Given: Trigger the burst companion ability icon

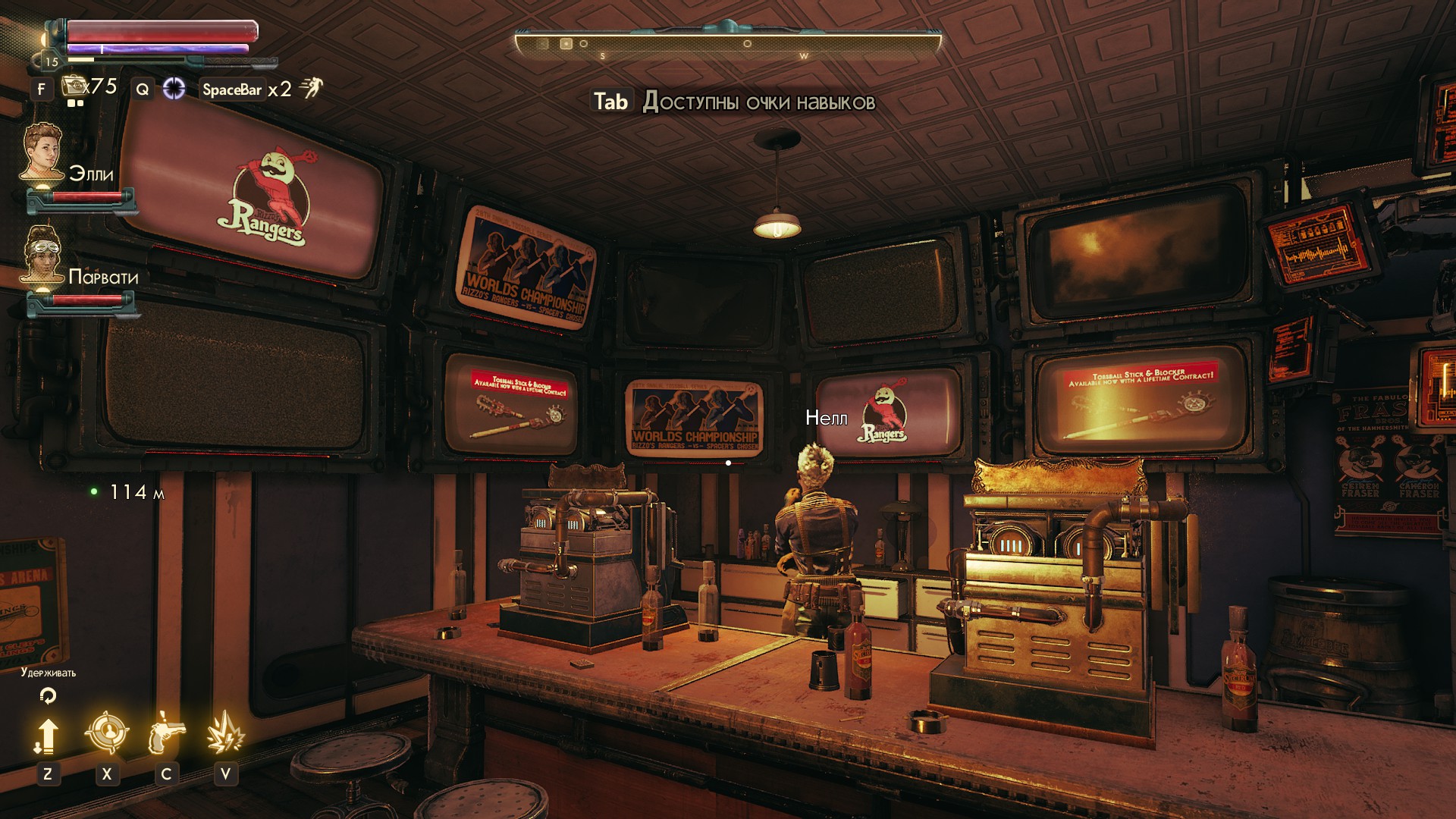Looking at the screenshot, I should tap(225, 733).
